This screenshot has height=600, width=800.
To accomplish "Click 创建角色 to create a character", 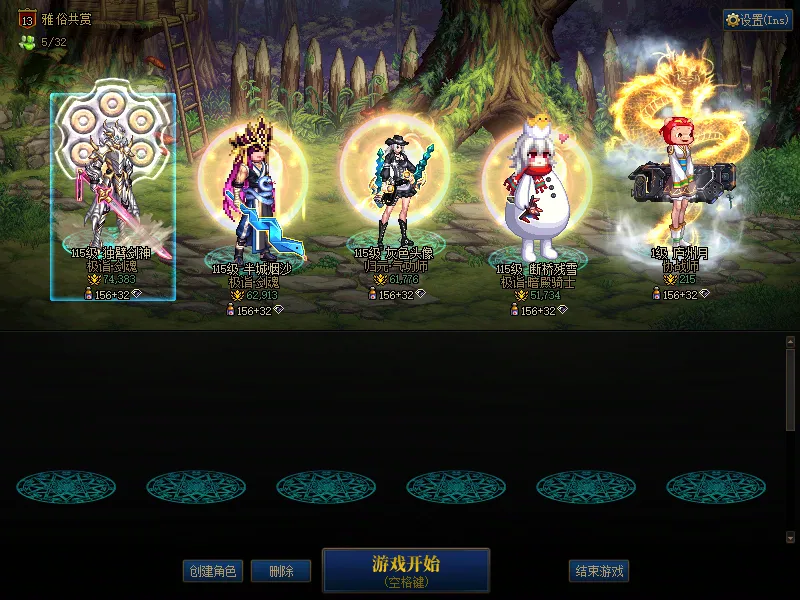I will click(x=213, y=571).
